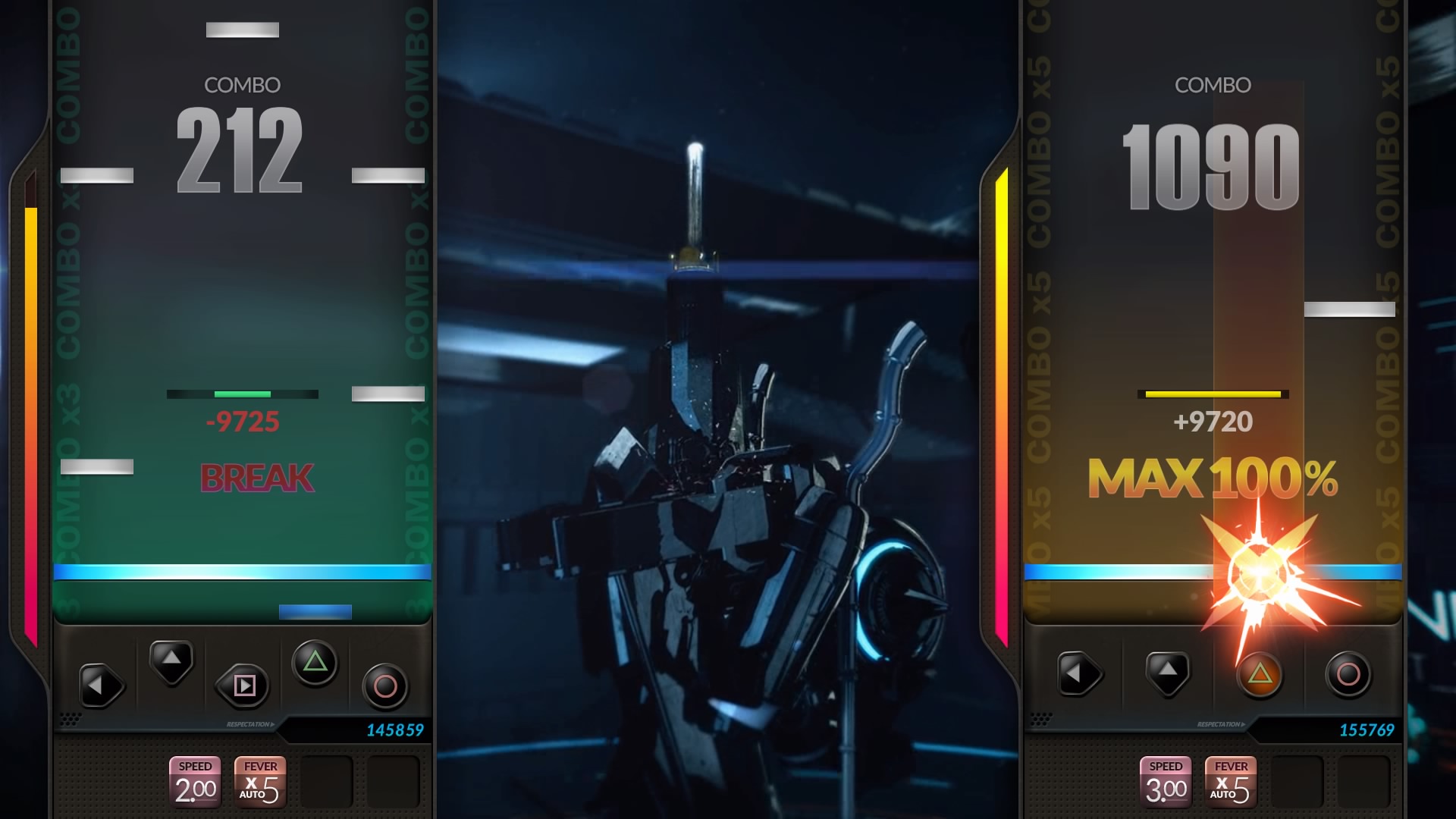Viewport: 1456px width, 819px height.
Task: Click the FEVER x5 badge beside SPEED 3.00
Action: click(1231, 781)
